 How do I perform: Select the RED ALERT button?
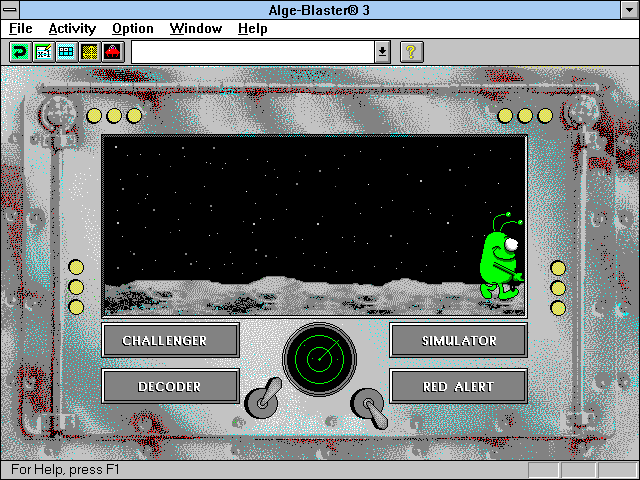point(458,386)
